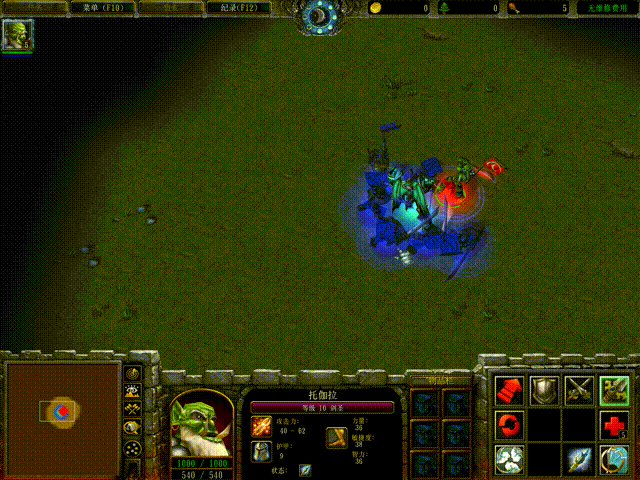Activate the green-highlighted Attack sword command
Image resolution: width=640 pixels, height=480 pixels.
pos(614,390)
